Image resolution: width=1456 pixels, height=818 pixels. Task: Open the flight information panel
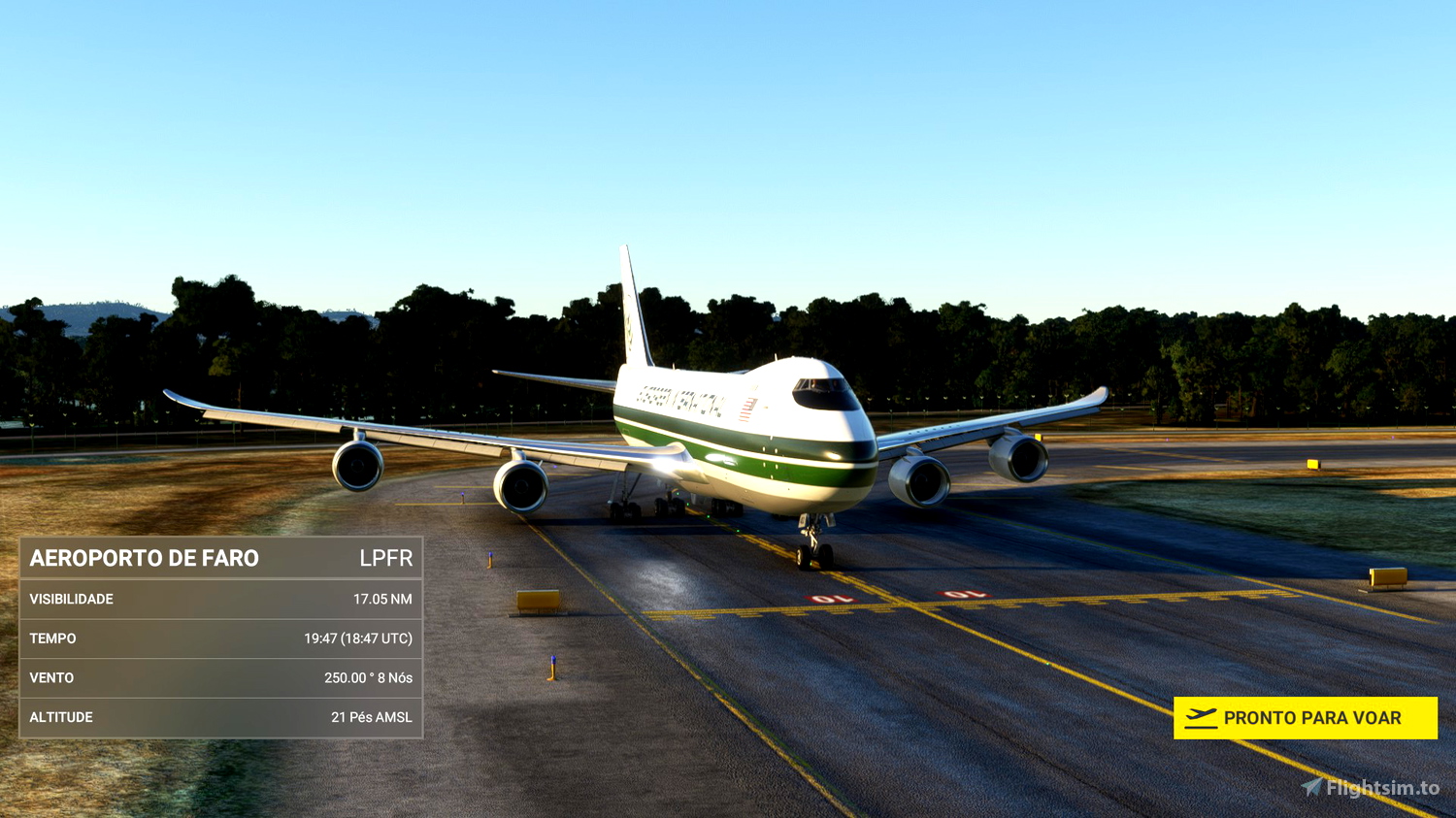[221, 638]
